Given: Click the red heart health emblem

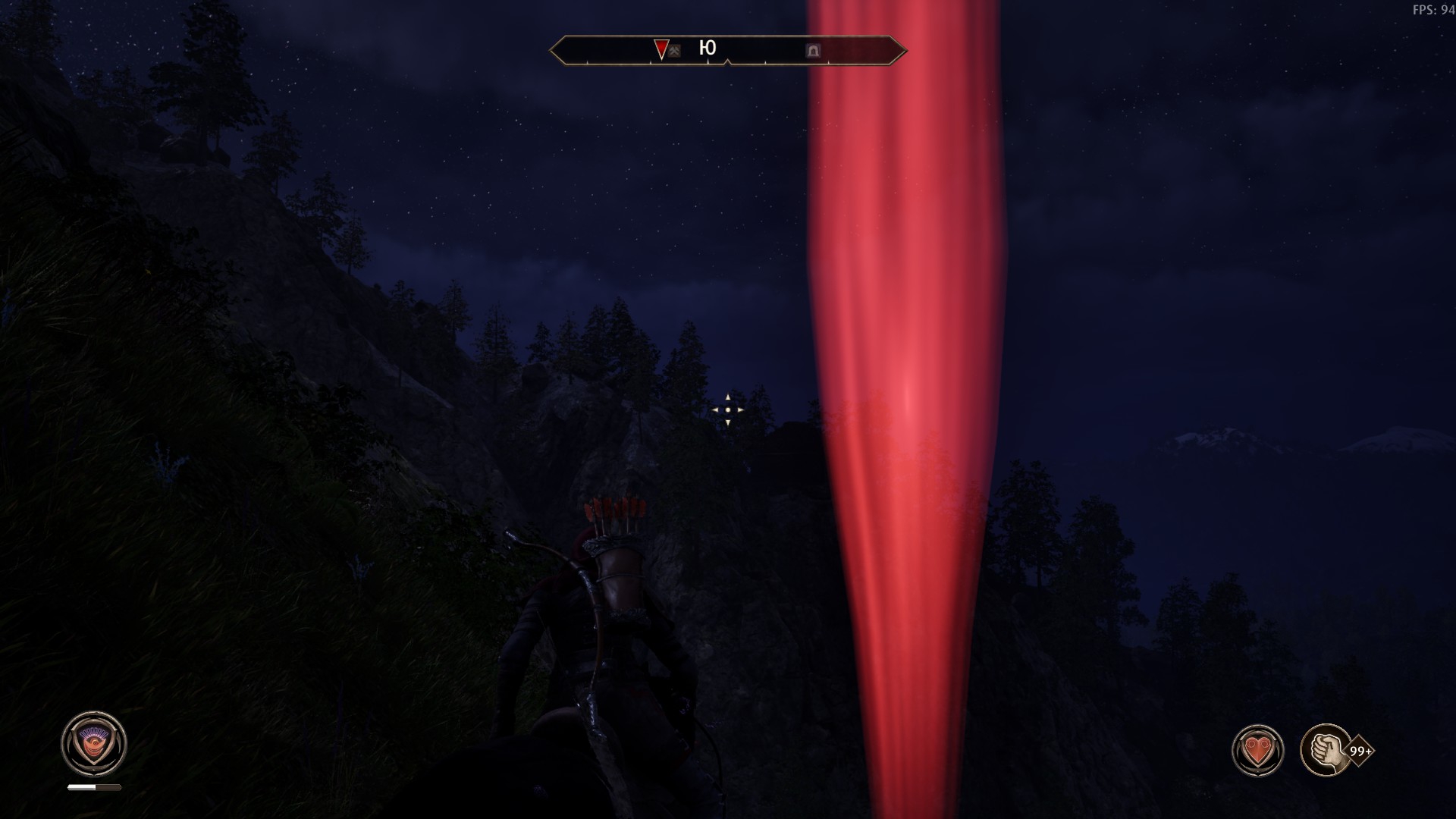Looking at the screenshot, I should (x=1257, y=751).
